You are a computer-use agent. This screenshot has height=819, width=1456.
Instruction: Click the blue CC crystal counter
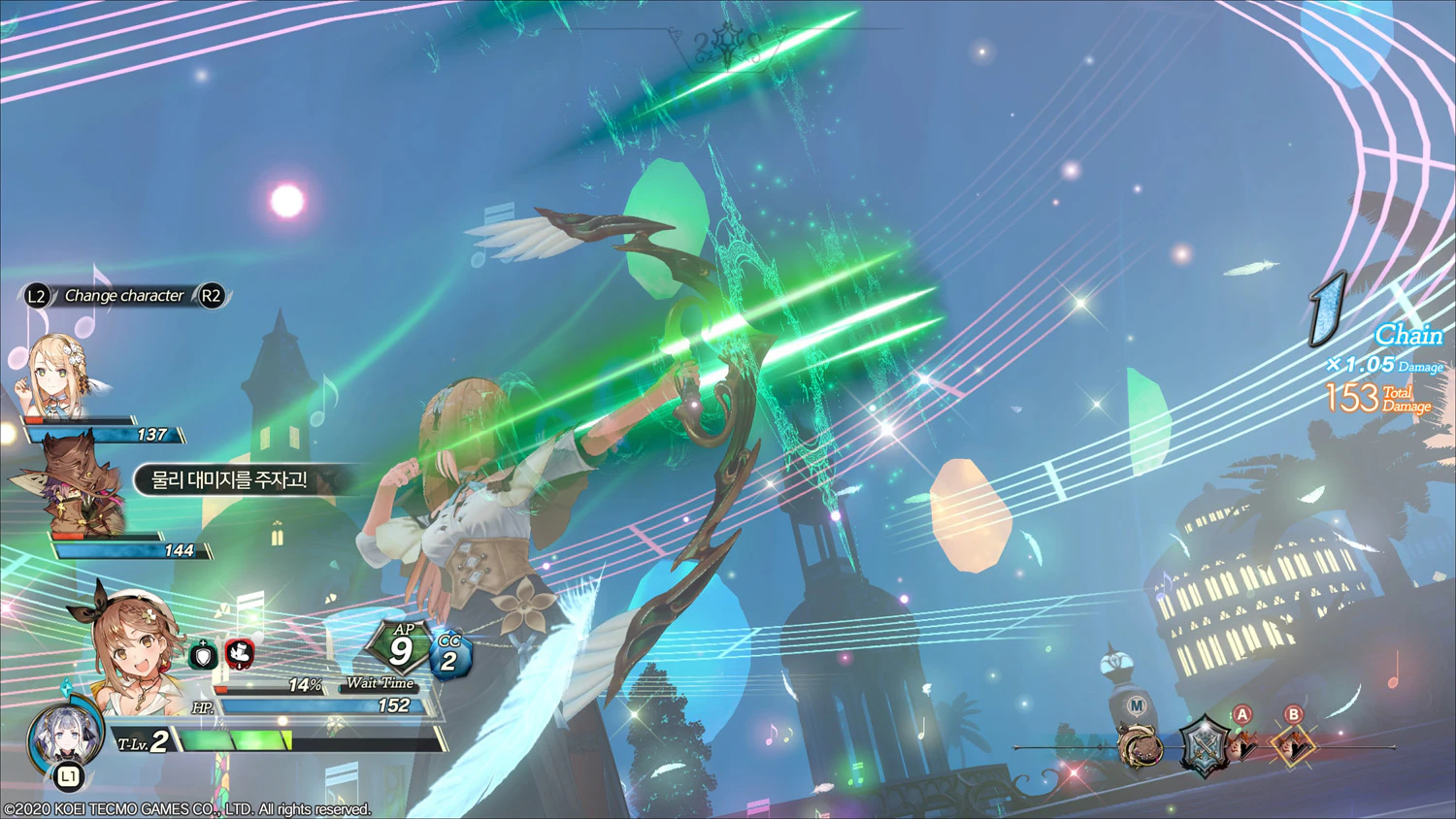point(449,655)
